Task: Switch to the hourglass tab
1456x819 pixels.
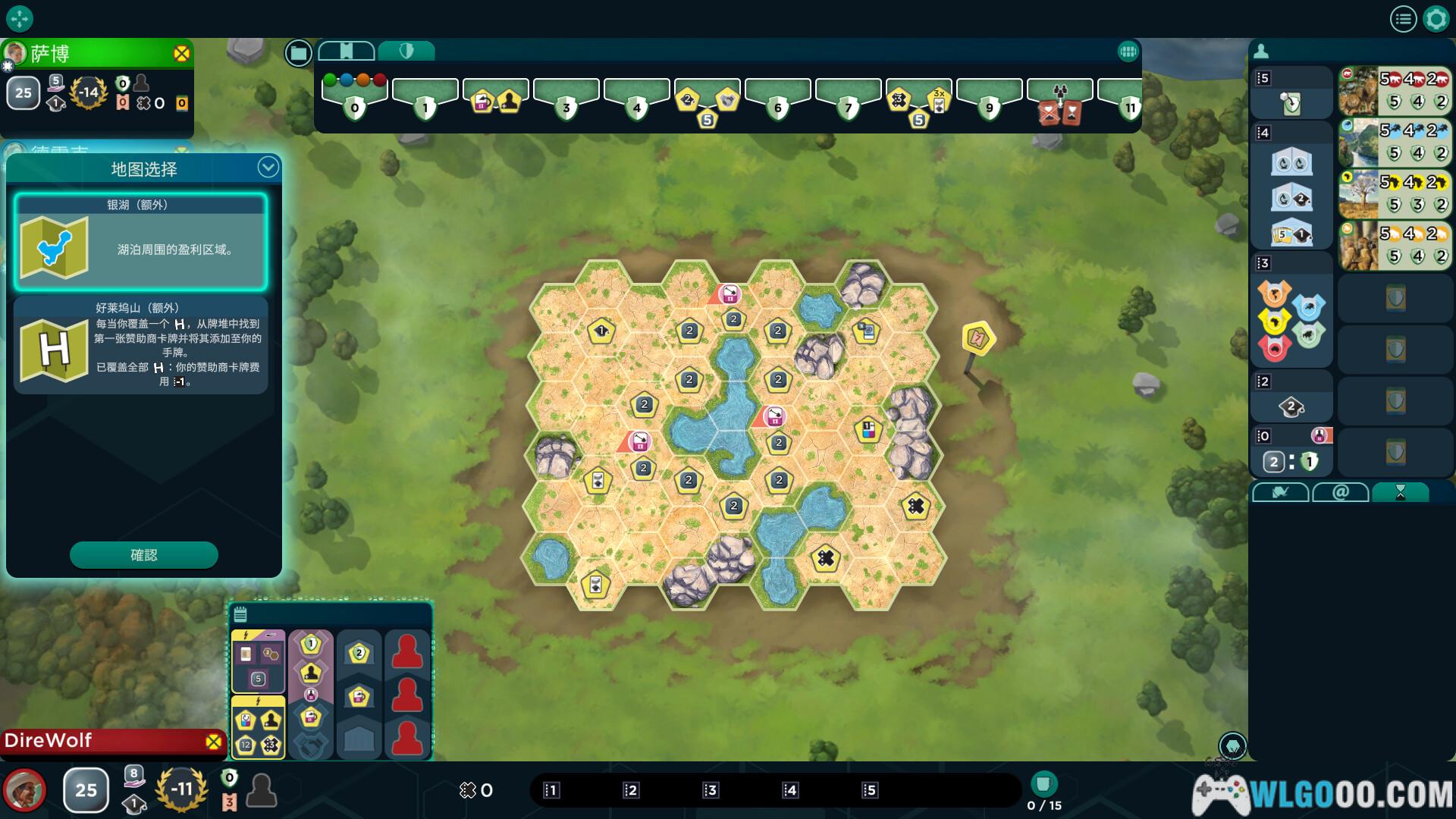Action: click(x=1401, y=493)
